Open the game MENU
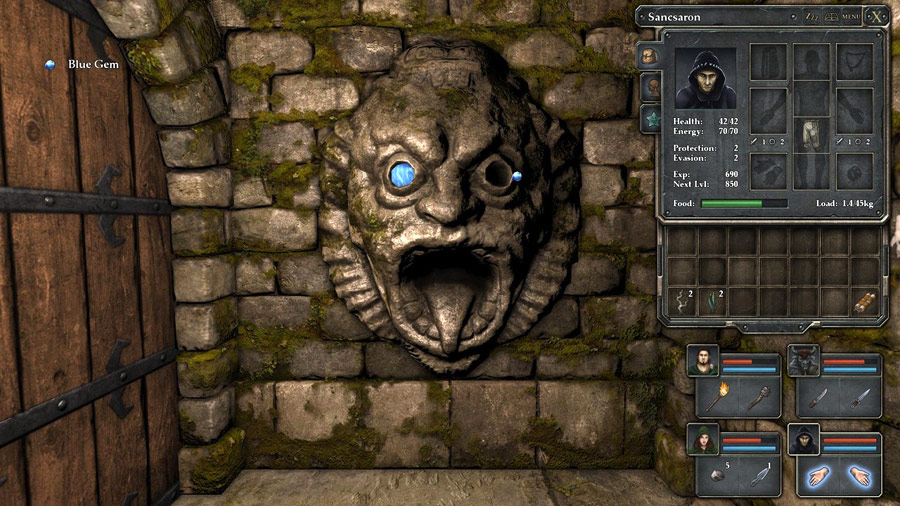Image resolution: width=900 pixels, height=506 pixels. click(850, 17)
